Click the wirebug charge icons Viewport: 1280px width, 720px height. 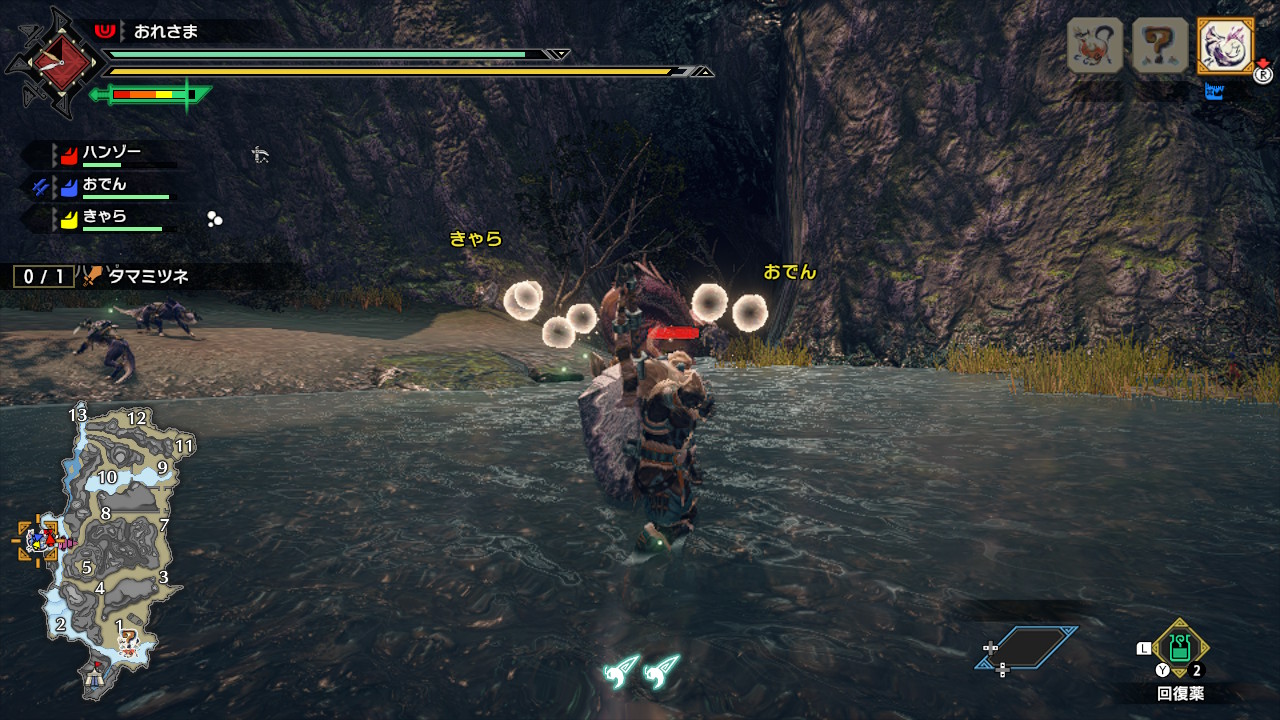point(642,671)
